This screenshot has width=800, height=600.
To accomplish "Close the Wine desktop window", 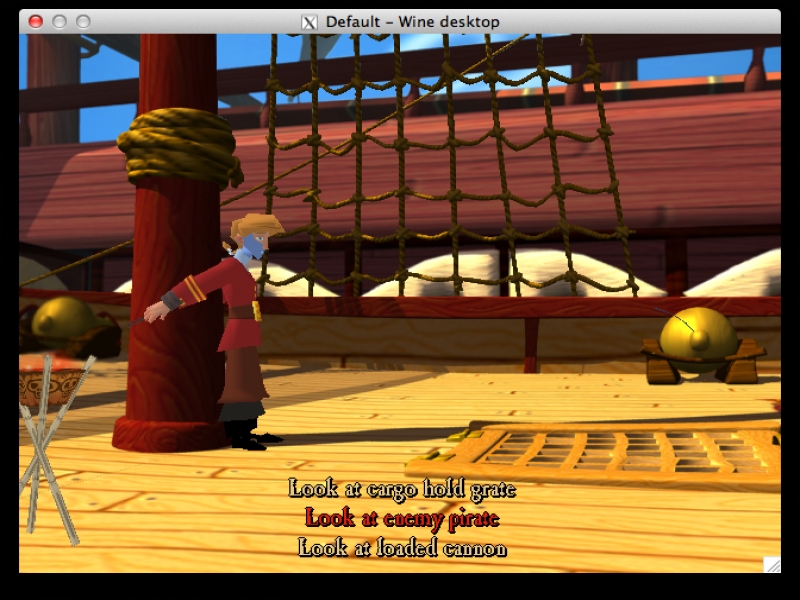I will 36,21.
